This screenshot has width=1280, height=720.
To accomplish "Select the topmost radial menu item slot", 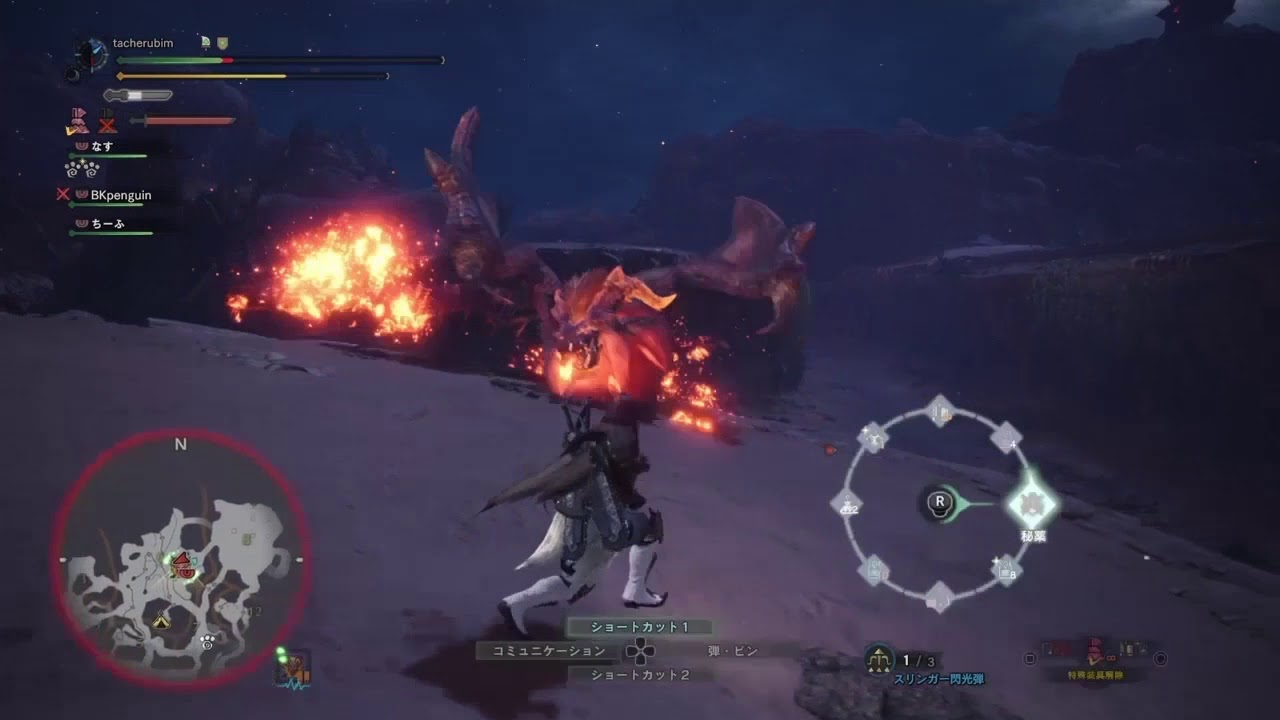I will click(940, 410).
